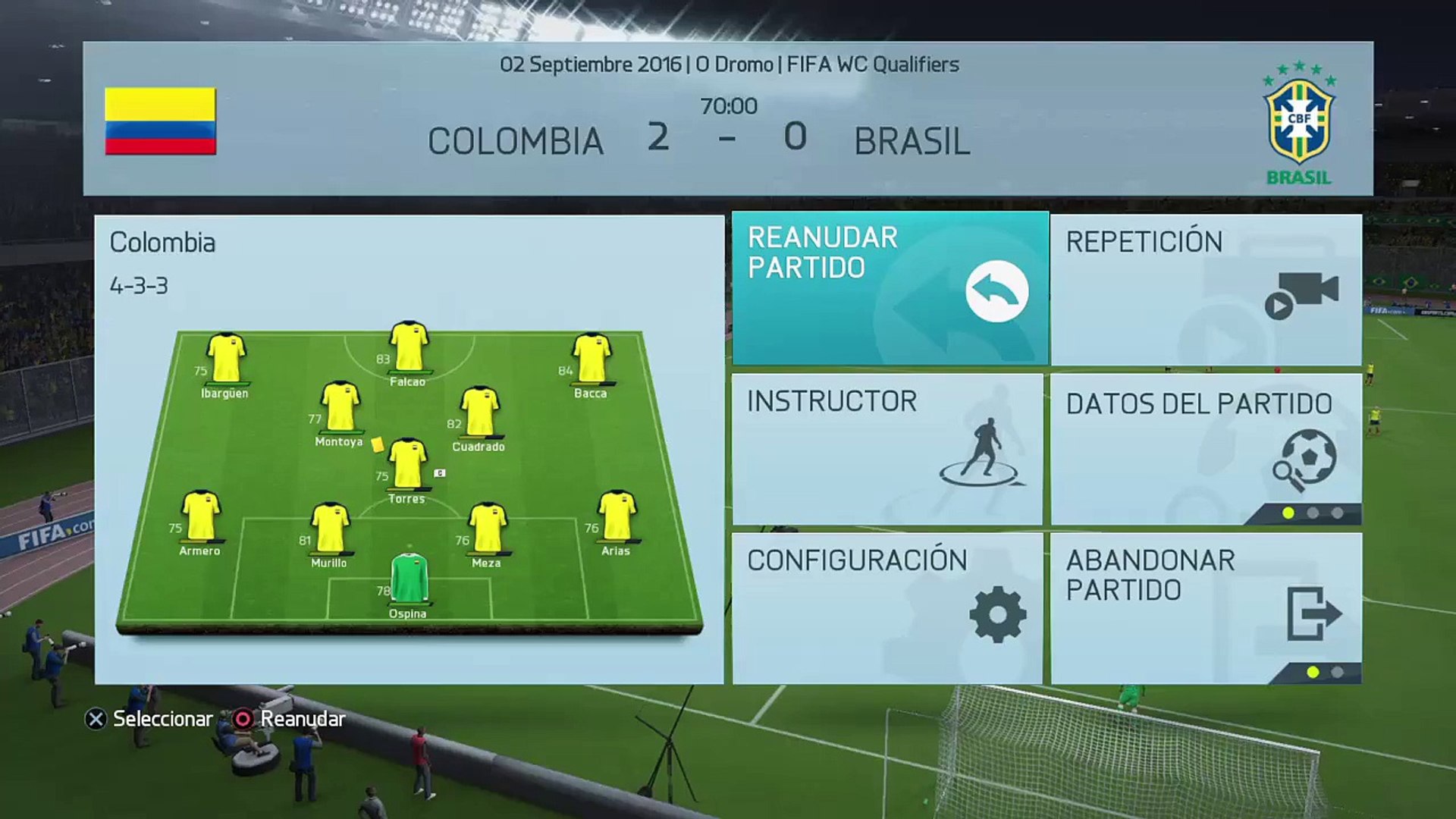This screenshot has height=819, width=1456.
Task: Select Falcao's jersey in the lineup
Action: coord(409,348)
